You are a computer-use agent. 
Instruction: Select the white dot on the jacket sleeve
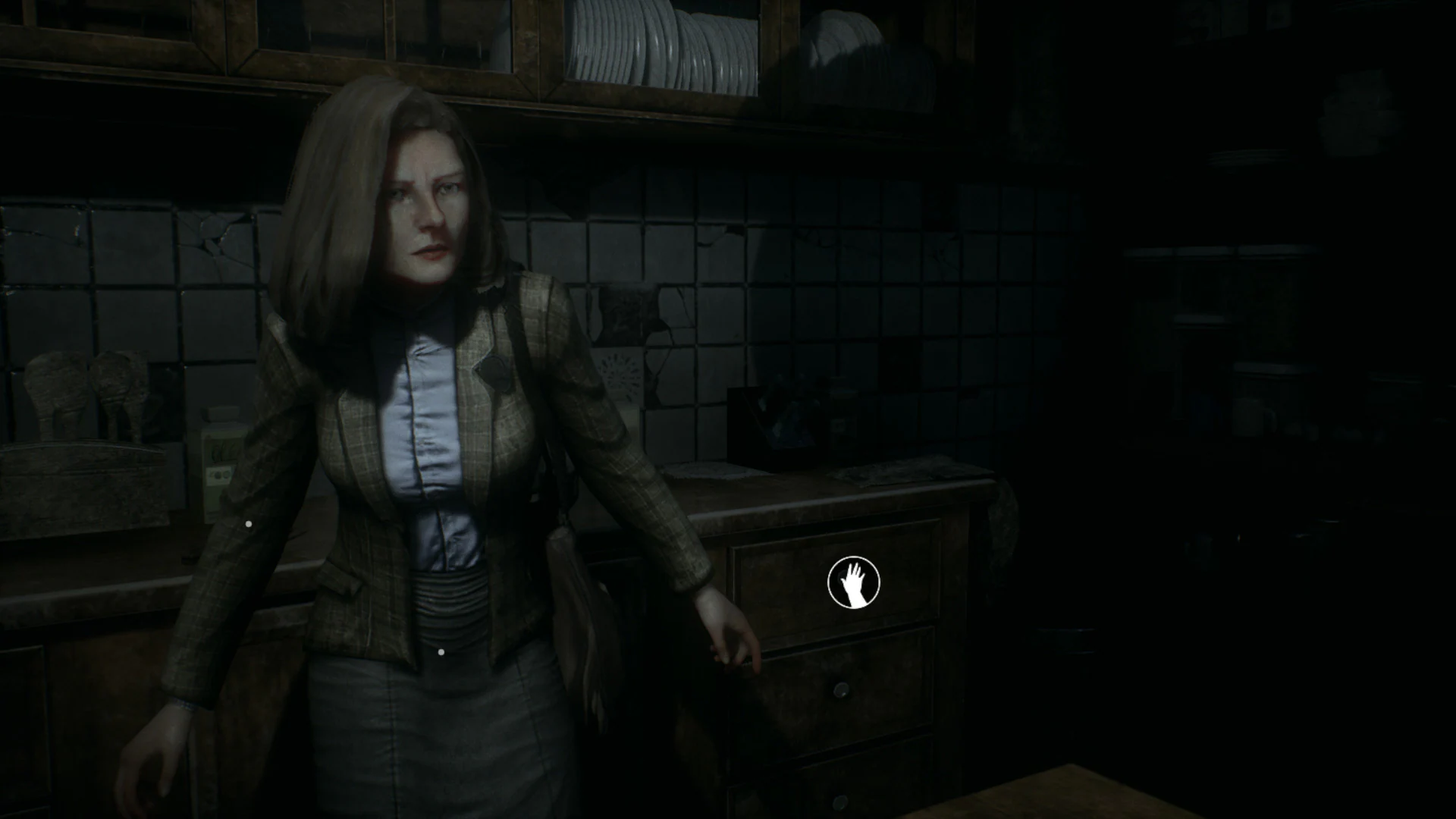pyautogui.click(x=250, y=522)
